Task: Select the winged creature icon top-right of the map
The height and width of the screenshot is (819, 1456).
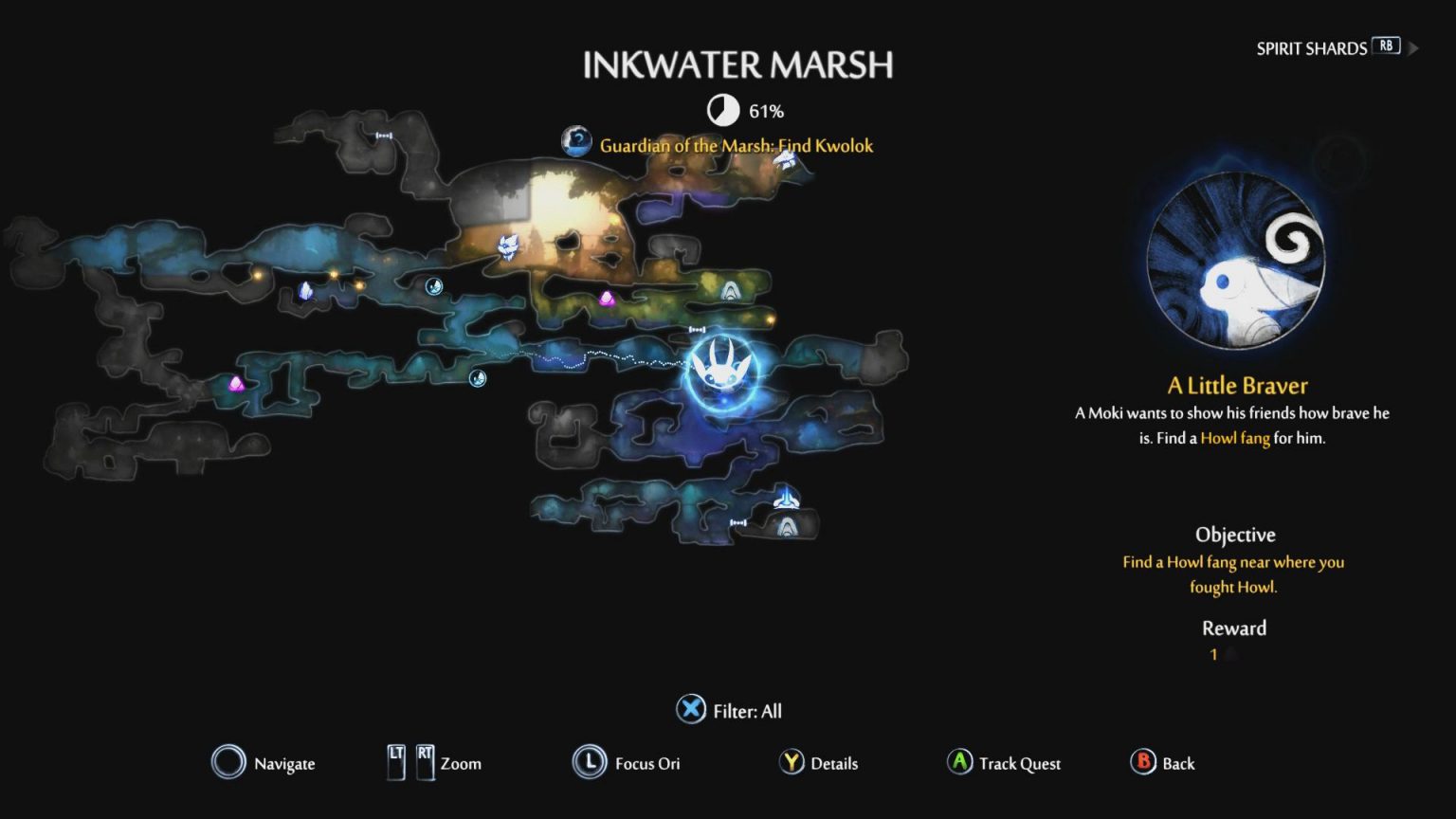Action: [785, 159]
